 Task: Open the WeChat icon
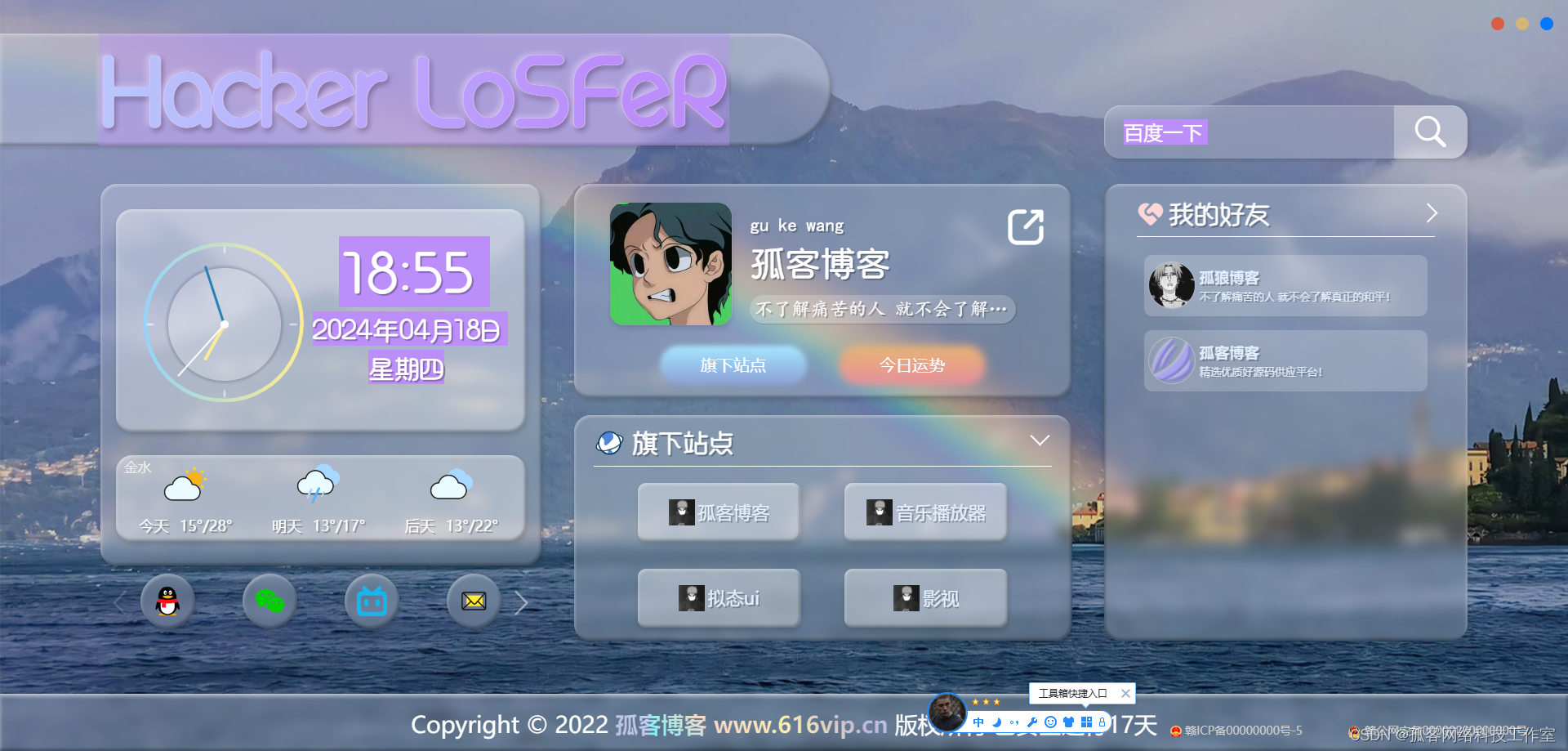pyautogui.click(x=269, y=601)
